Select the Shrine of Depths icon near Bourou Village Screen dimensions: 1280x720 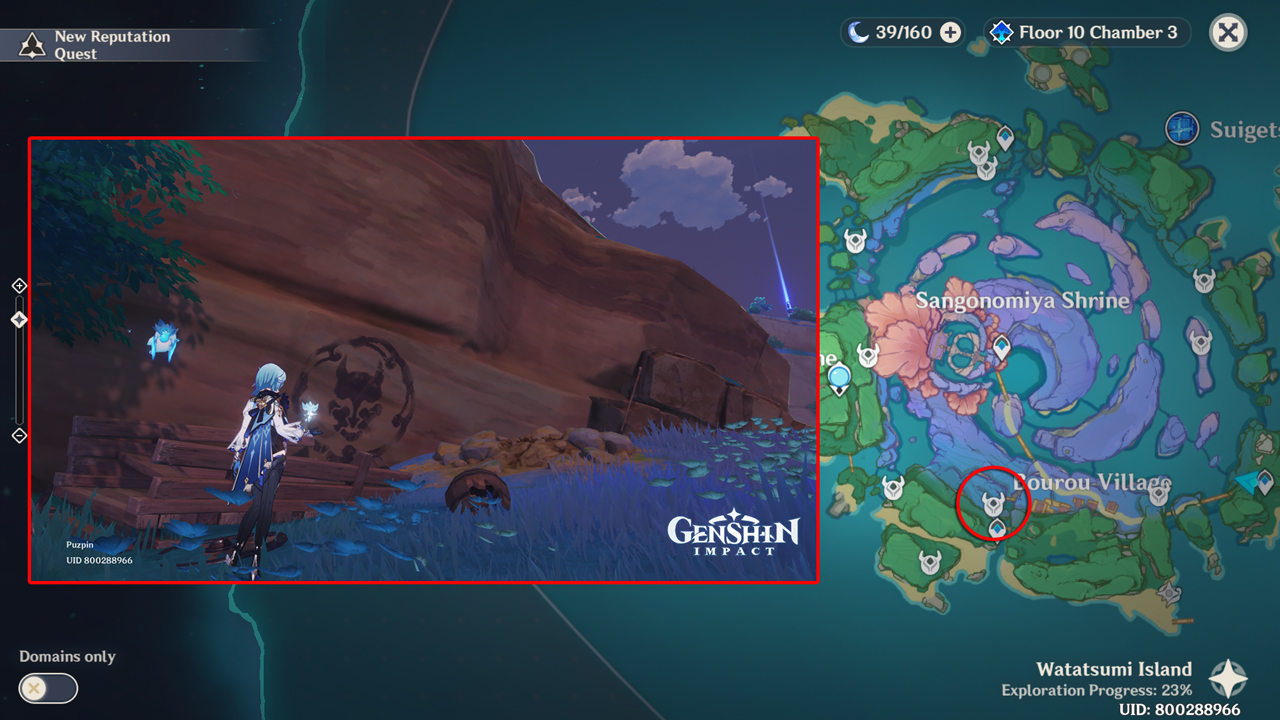tap(993, 503)
